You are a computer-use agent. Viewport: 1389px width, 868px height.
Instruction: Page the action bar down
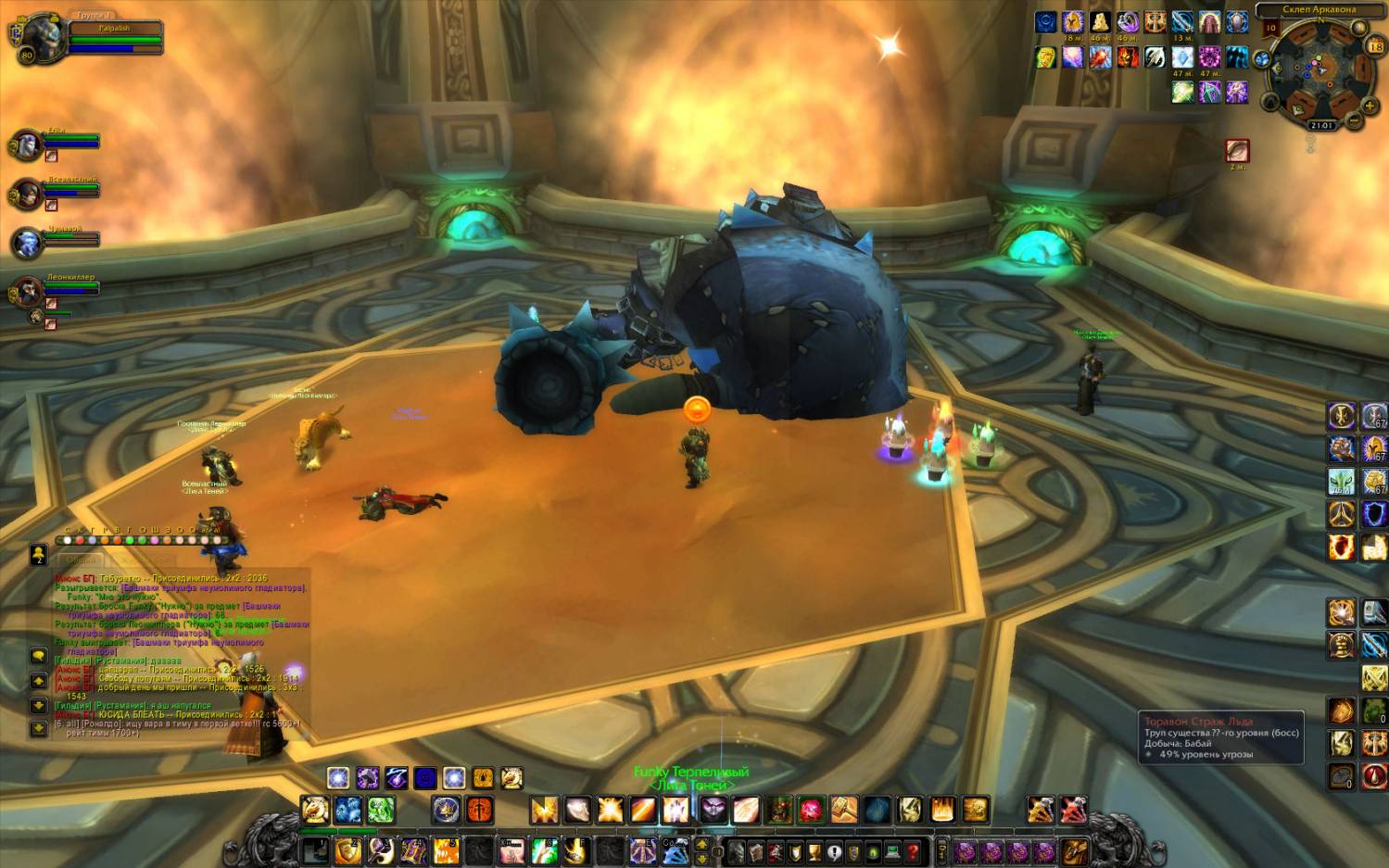[701, 857]
